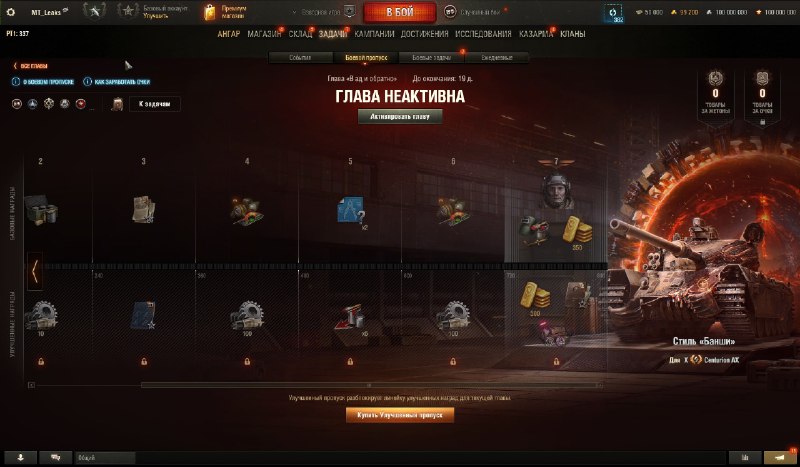Open the «ИССЛЕДОВАНИЯ» research menu
Image resolution: width=800 pixels, height=467 pixels.
click(483, 34)
